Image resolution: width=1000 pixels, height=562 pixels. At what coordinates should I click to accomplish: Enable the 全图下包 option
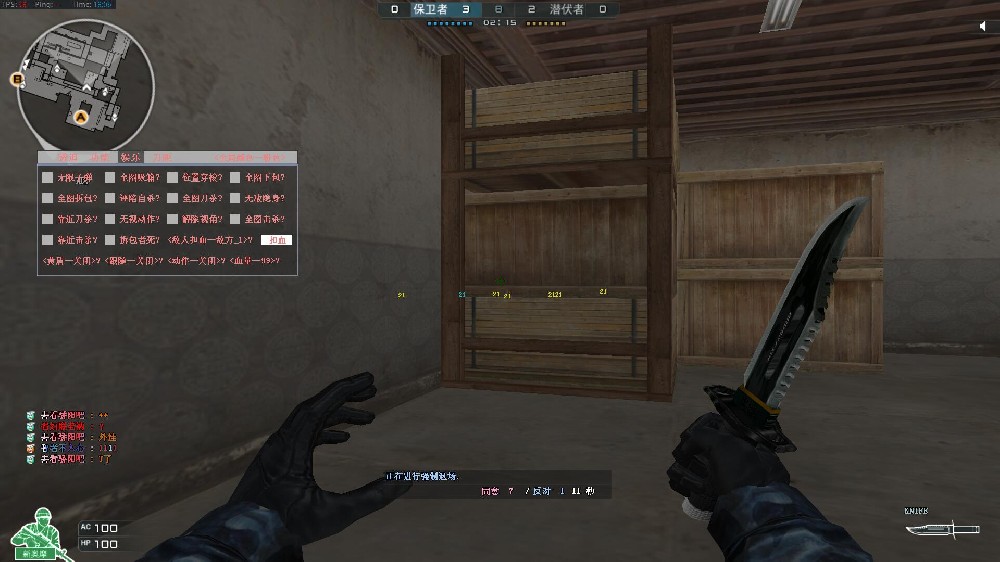click(x=235, y=177)
